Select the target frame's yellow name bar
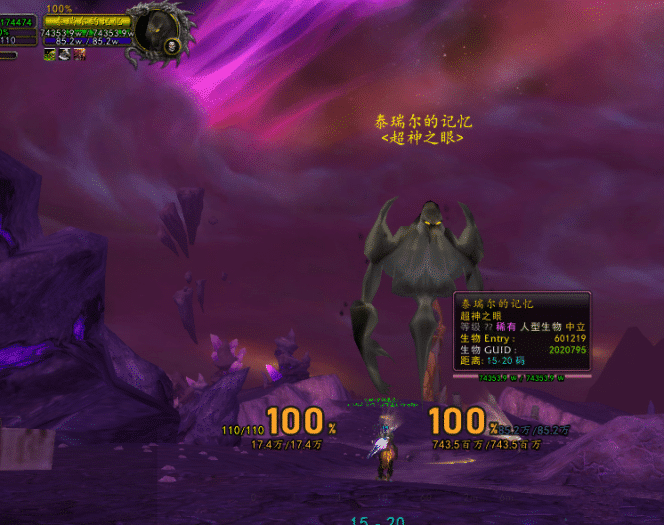This screenshot has height=525, width=664. 87,20
